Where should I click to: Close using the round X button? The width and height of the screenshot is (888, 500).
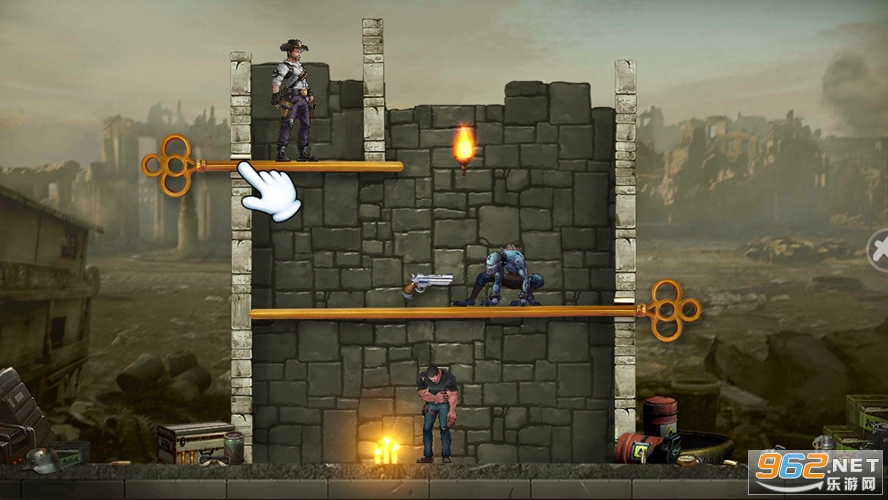click(x=878, y=246)
